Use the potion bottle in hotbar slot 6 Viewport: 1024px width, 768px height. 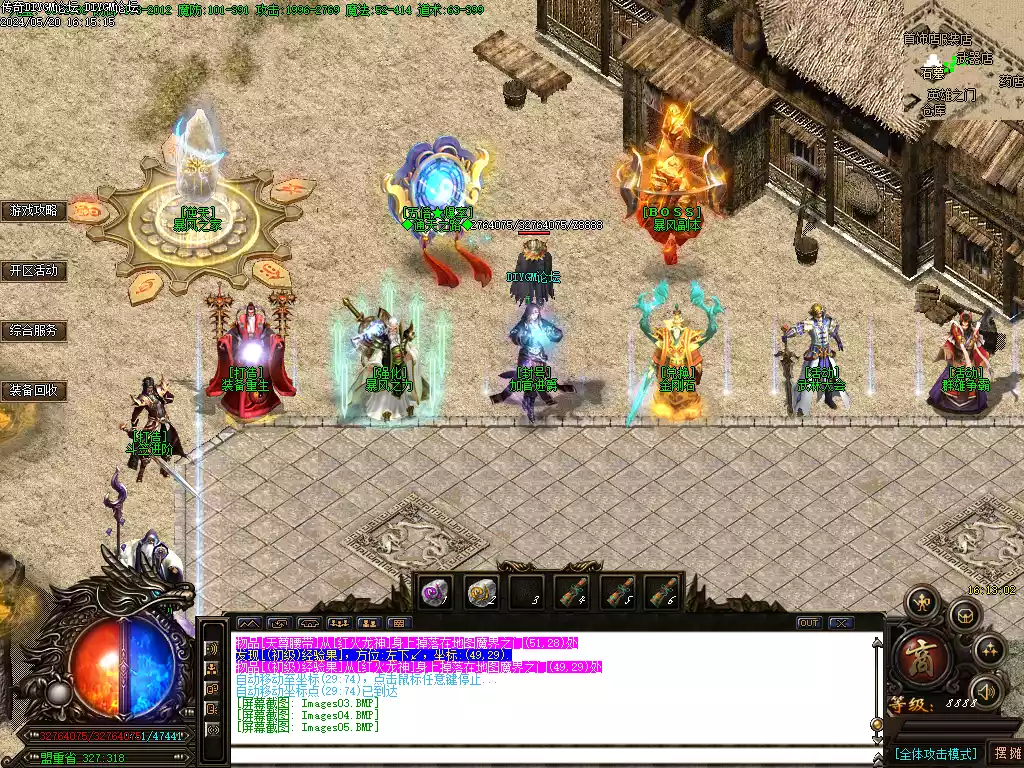pyautogui.click(x=661, y=592)
